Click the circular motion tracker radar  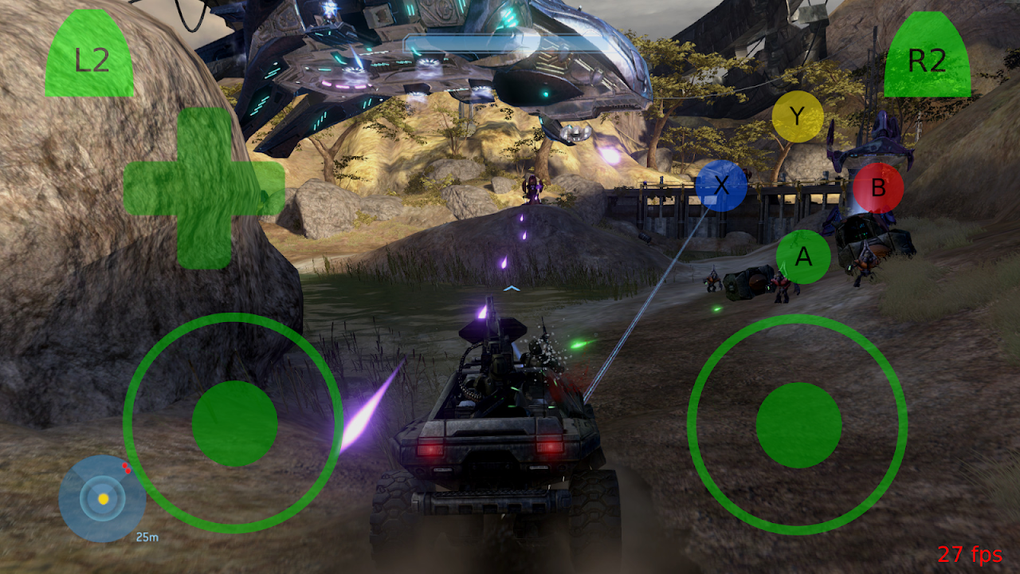(x=102, y=498)
